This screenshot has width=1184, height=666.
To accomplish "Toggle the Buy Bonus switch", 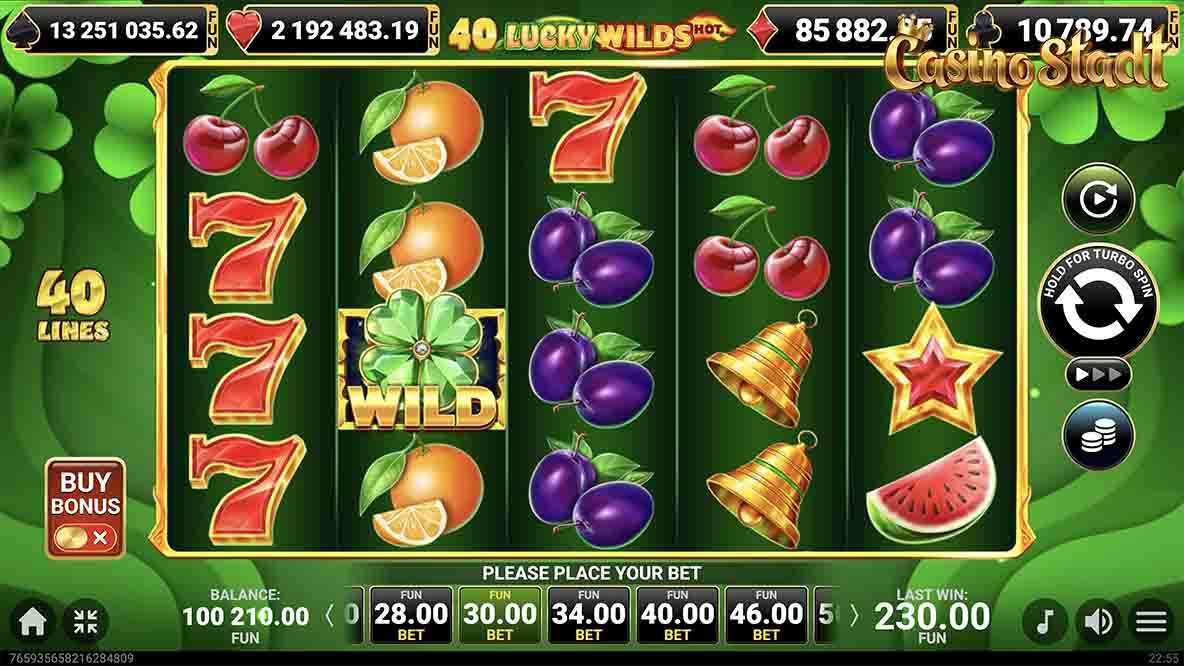I will click(x=86, y=538).
